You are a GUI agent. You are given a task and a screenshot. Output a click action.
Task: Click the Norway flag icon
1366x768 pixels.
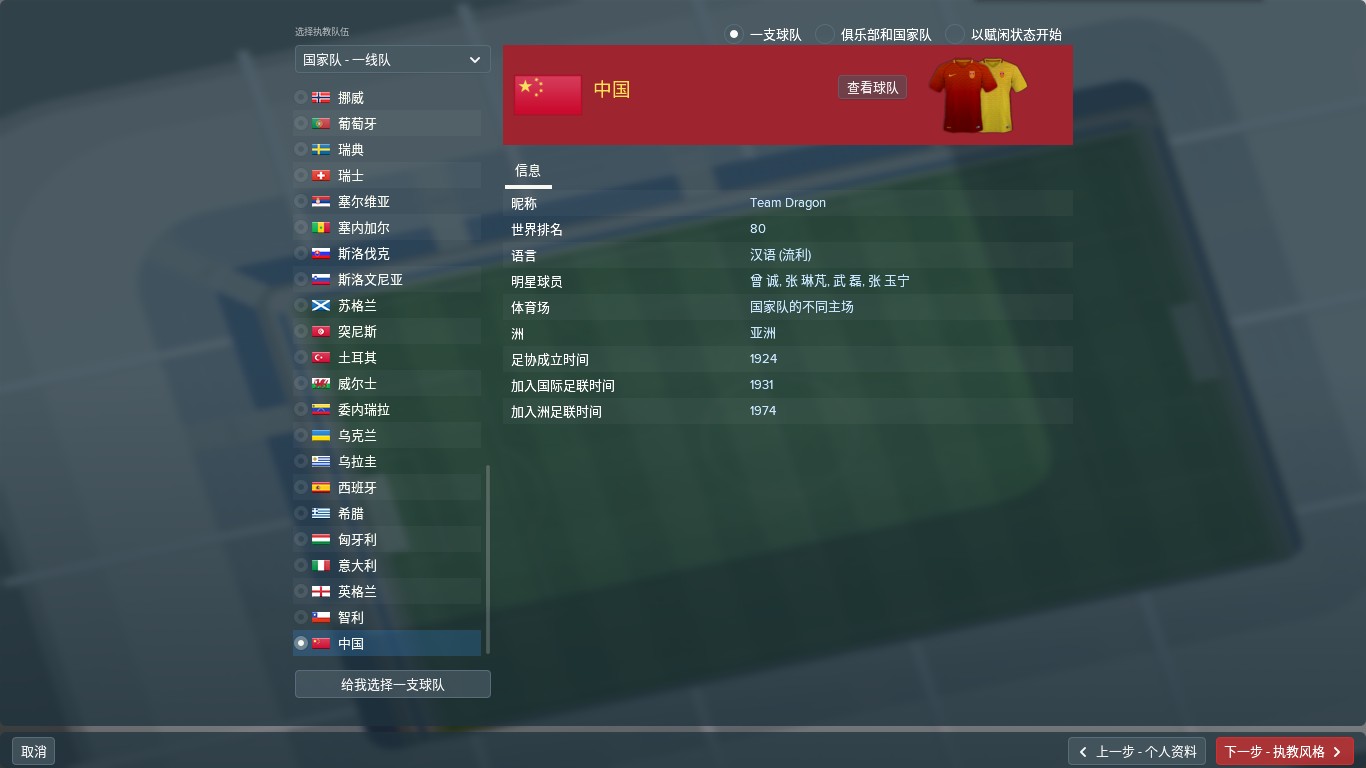[x=320, y=97]
